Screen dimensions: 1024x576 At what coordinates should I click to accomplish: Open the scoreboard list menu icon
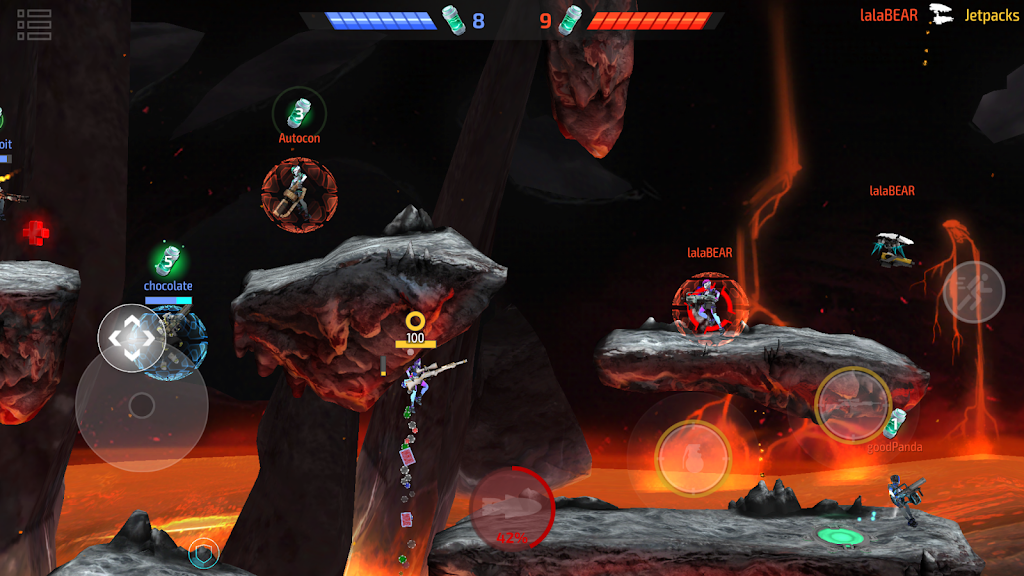[x=34, y=25]
